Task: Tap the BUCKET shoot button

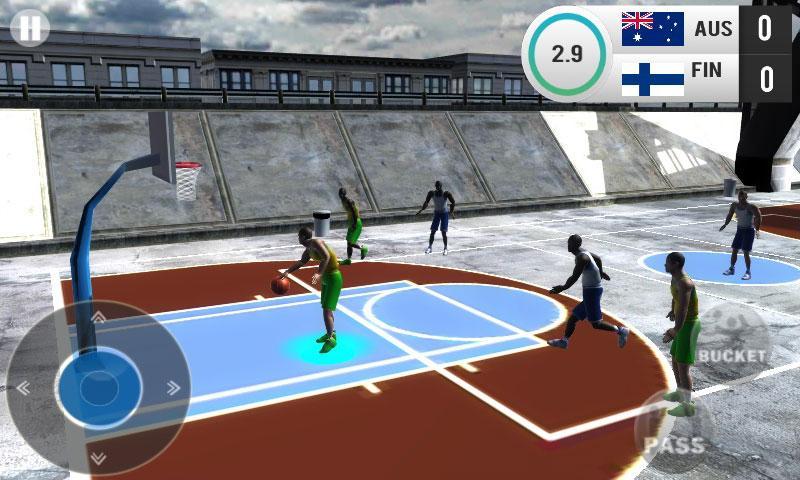Action: click(x=731, y=353)
